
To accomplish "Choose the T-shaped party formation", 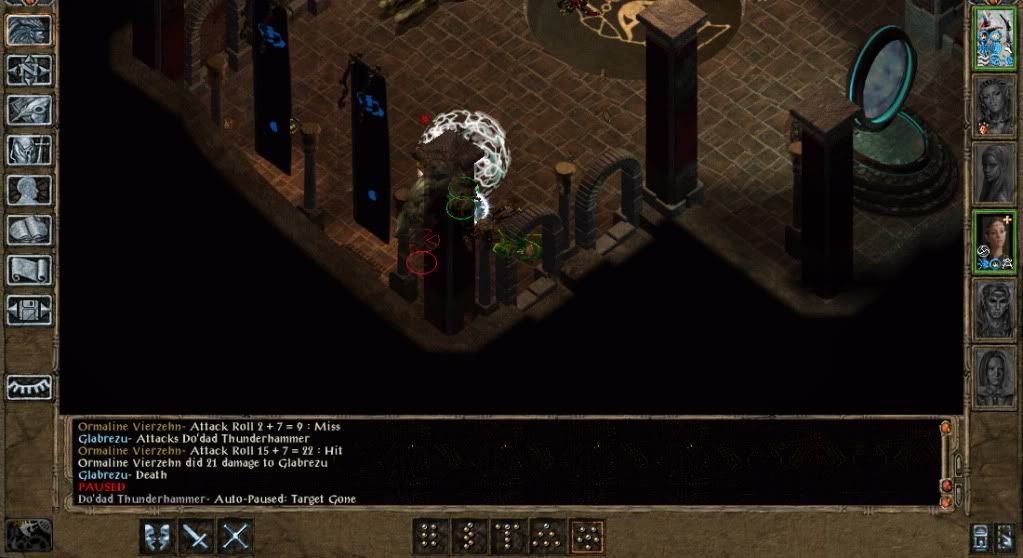I will tap(507, 536).
